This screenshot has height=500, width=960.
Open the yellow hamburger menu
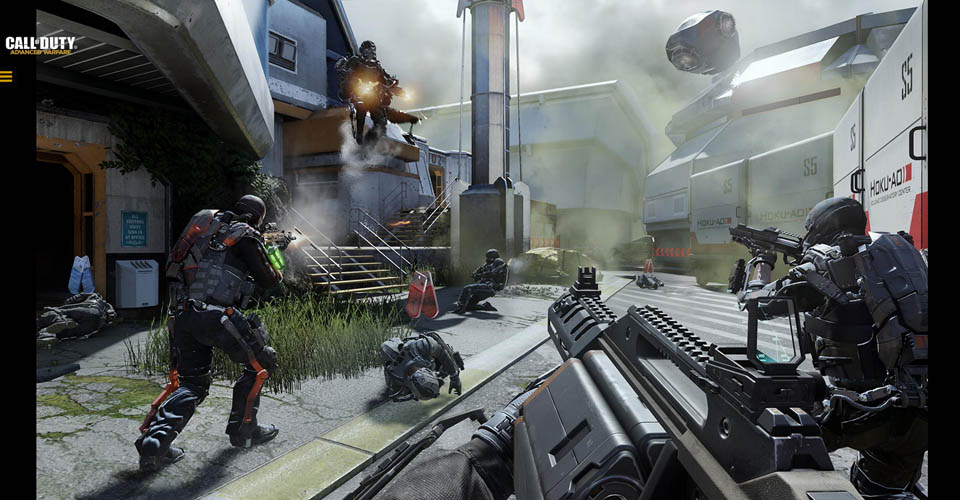pyautogui.click(x=6, y=76)
